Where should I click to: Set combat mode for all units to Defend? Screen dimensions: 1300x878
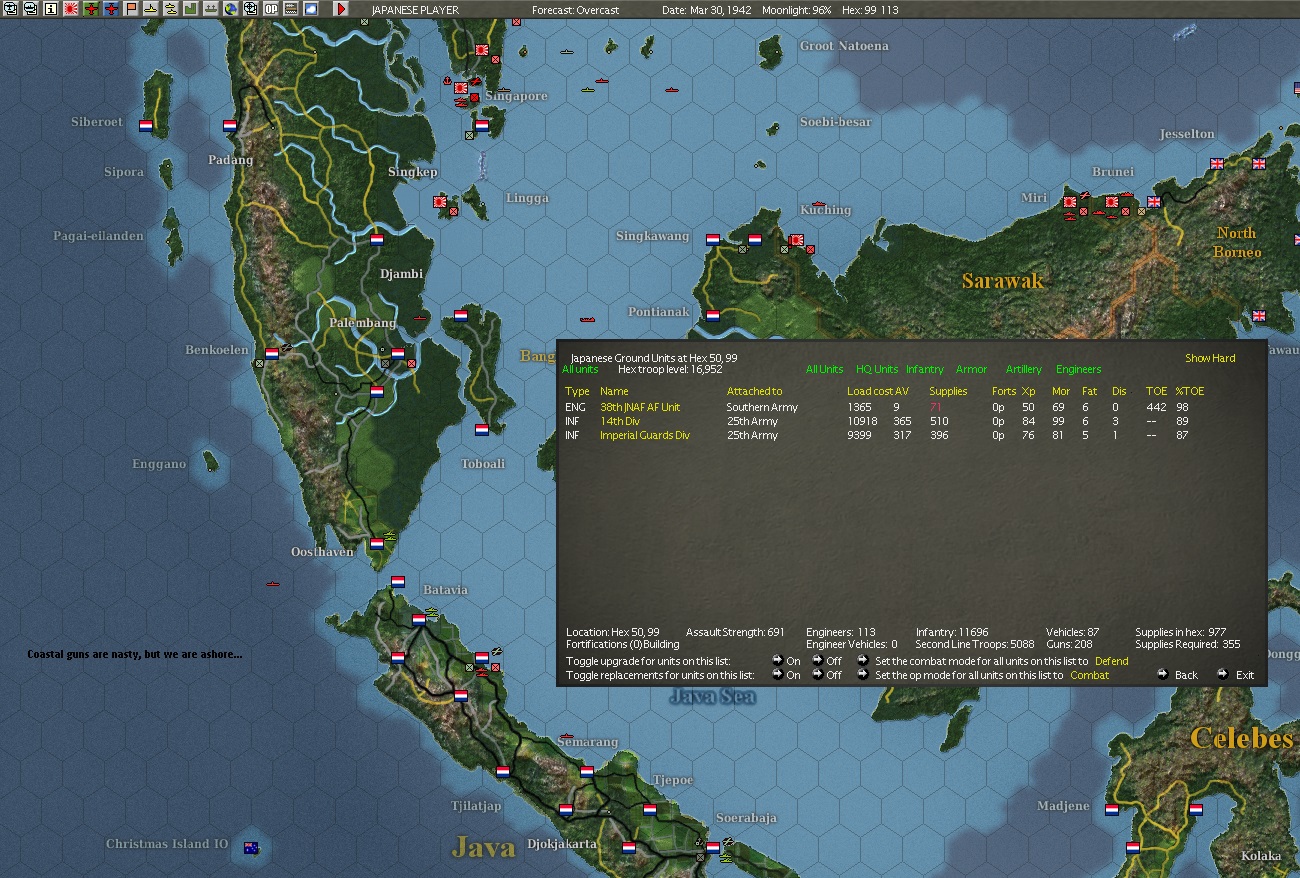pos(1111,661)
